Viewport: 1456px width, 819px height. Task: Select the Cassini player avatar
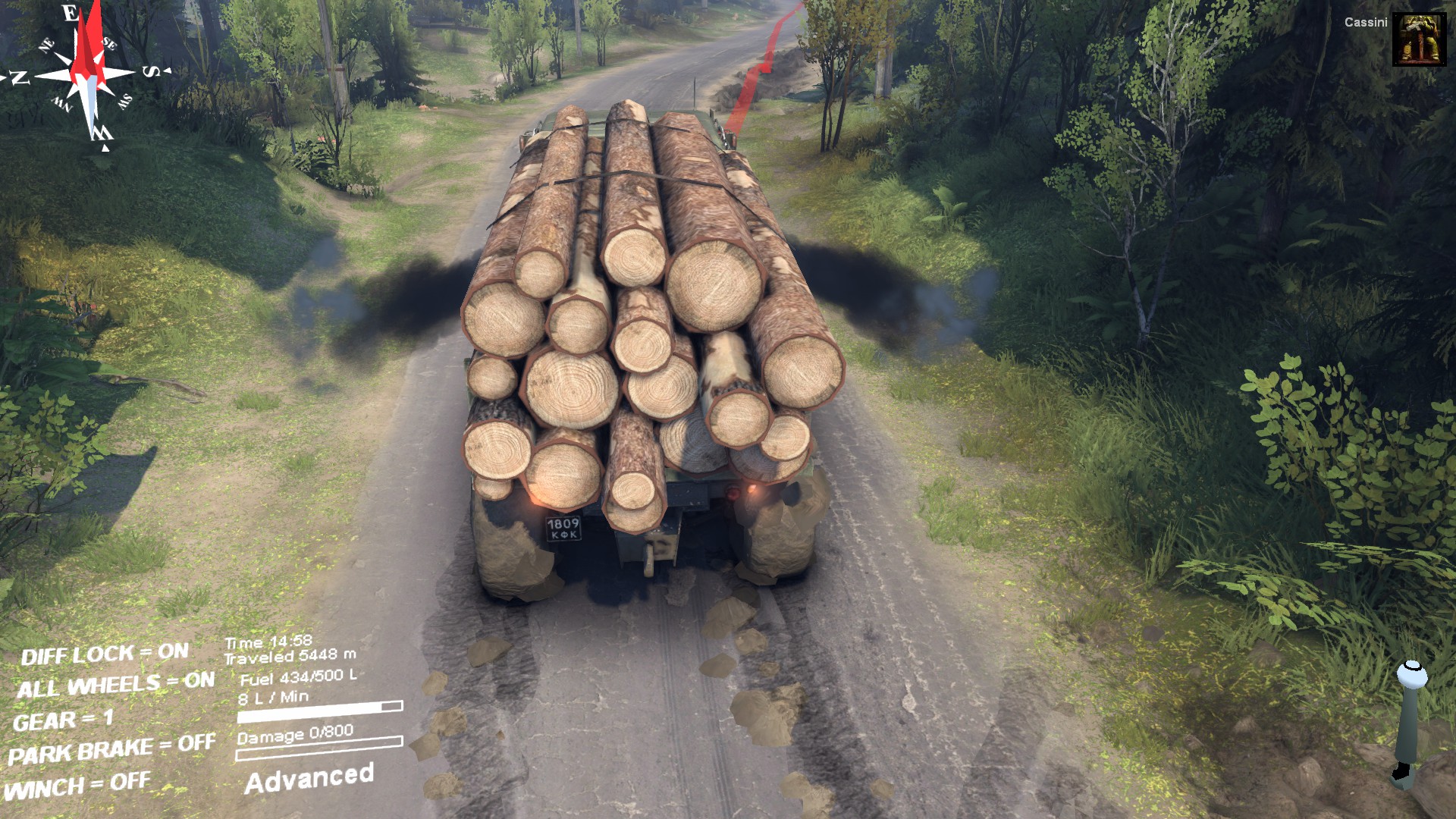1419,39
